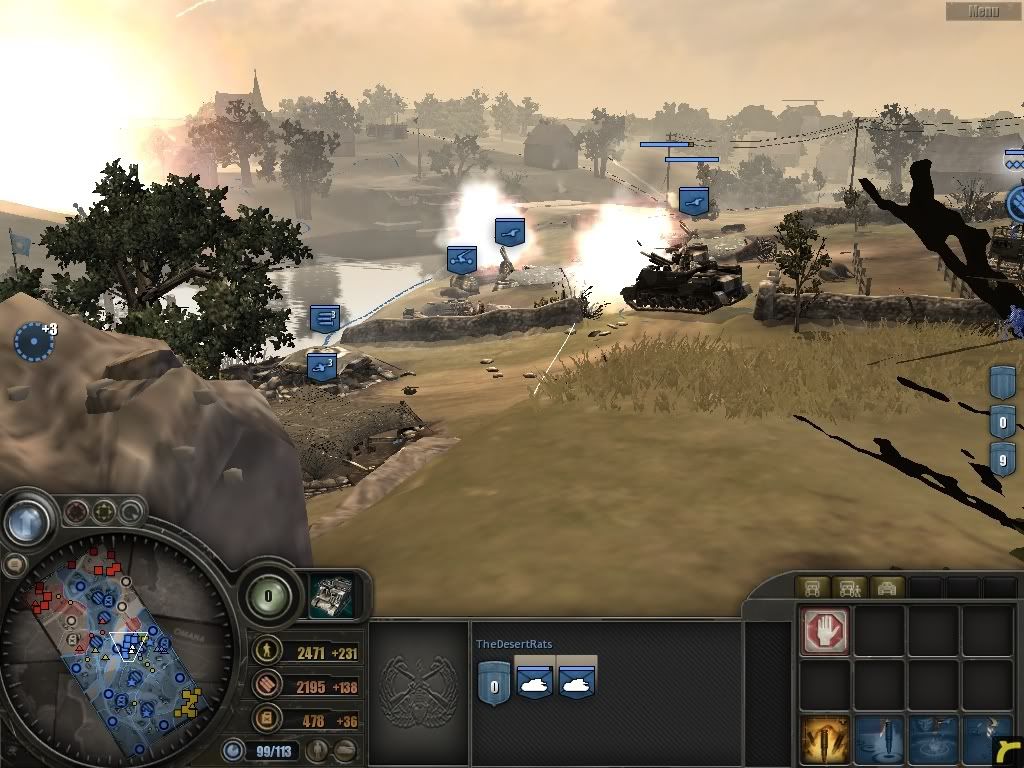This screenshot has height=768, width=1024.
Task: Select first tank icon under TheDesertRats
Action: point(535,681)
